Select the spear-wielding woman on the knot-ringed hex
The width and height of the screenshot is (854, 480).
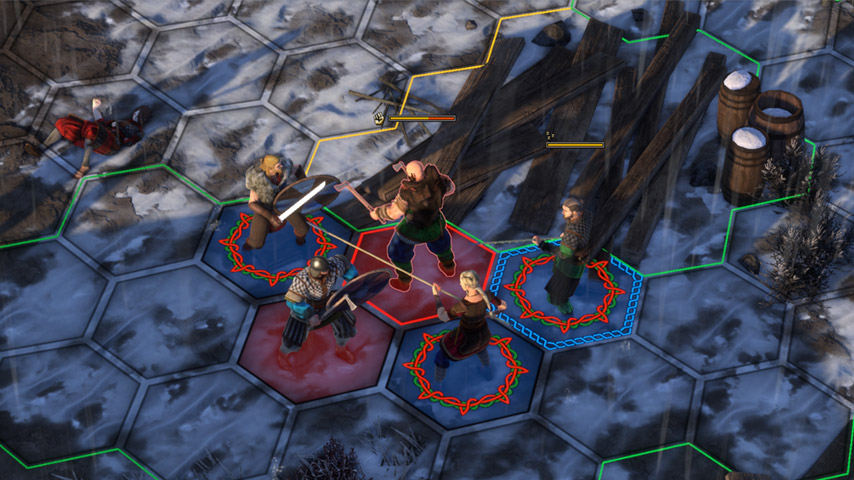click(x=467, y=318)
